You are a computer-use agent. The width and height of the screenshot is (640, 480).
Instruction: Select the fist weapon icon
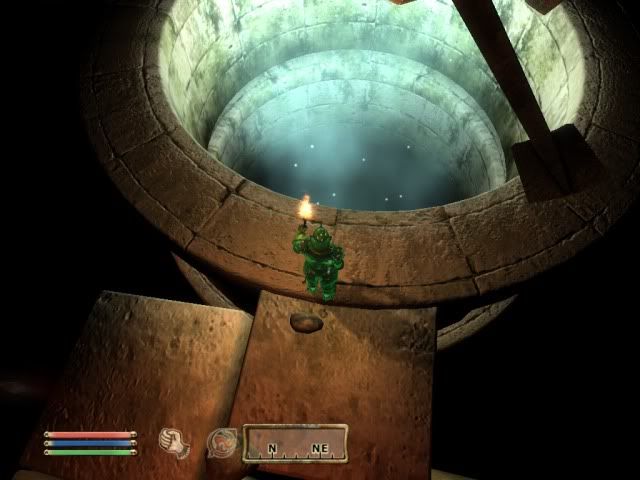click(175, 441)
